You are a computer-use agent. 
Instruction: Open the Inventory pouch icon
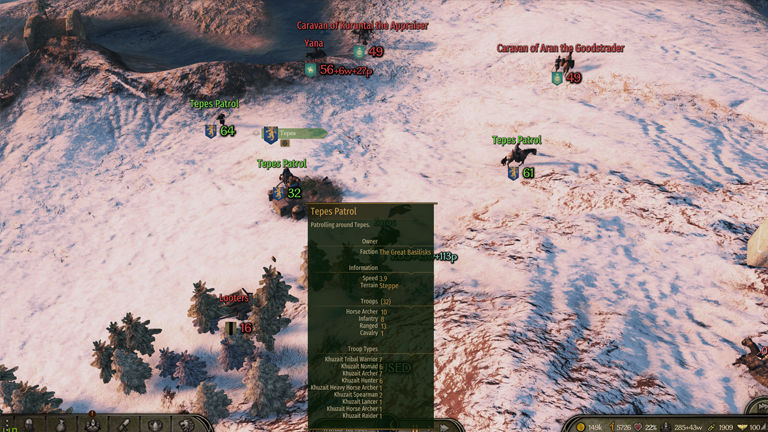(x=60, y=424)
